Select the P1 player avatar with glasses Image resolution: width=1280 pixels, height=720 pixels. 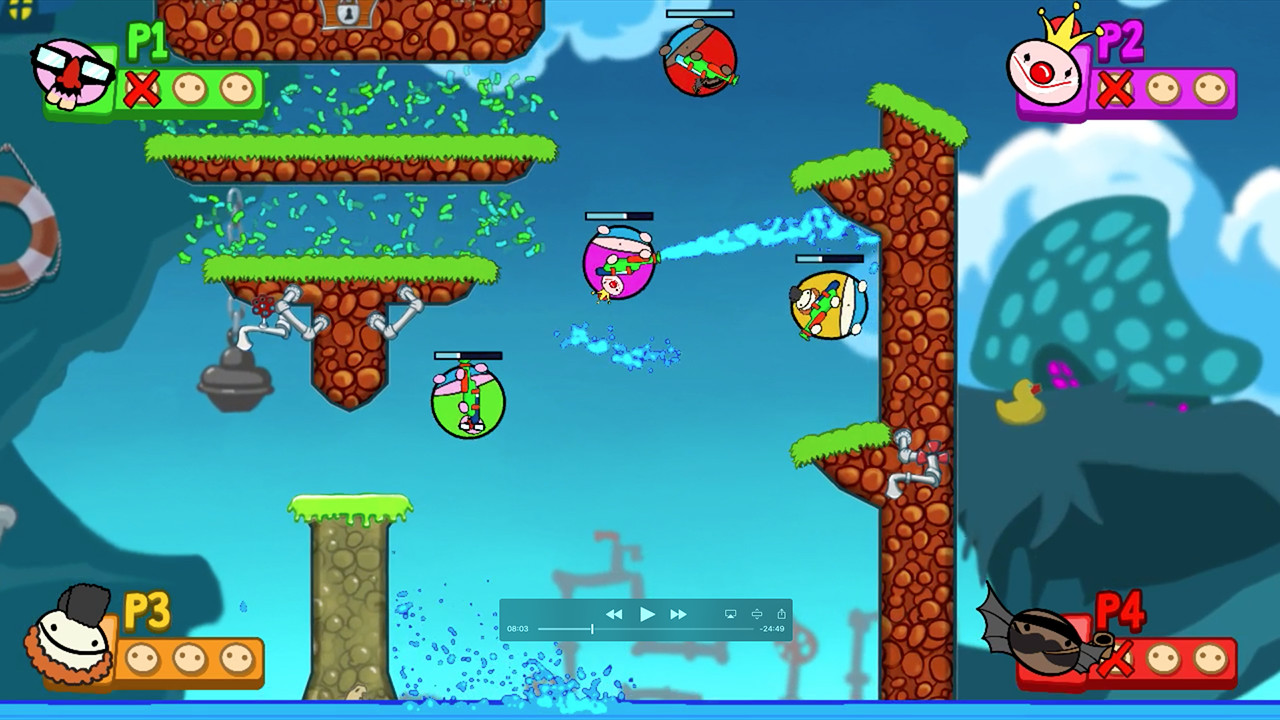[72, 72]
